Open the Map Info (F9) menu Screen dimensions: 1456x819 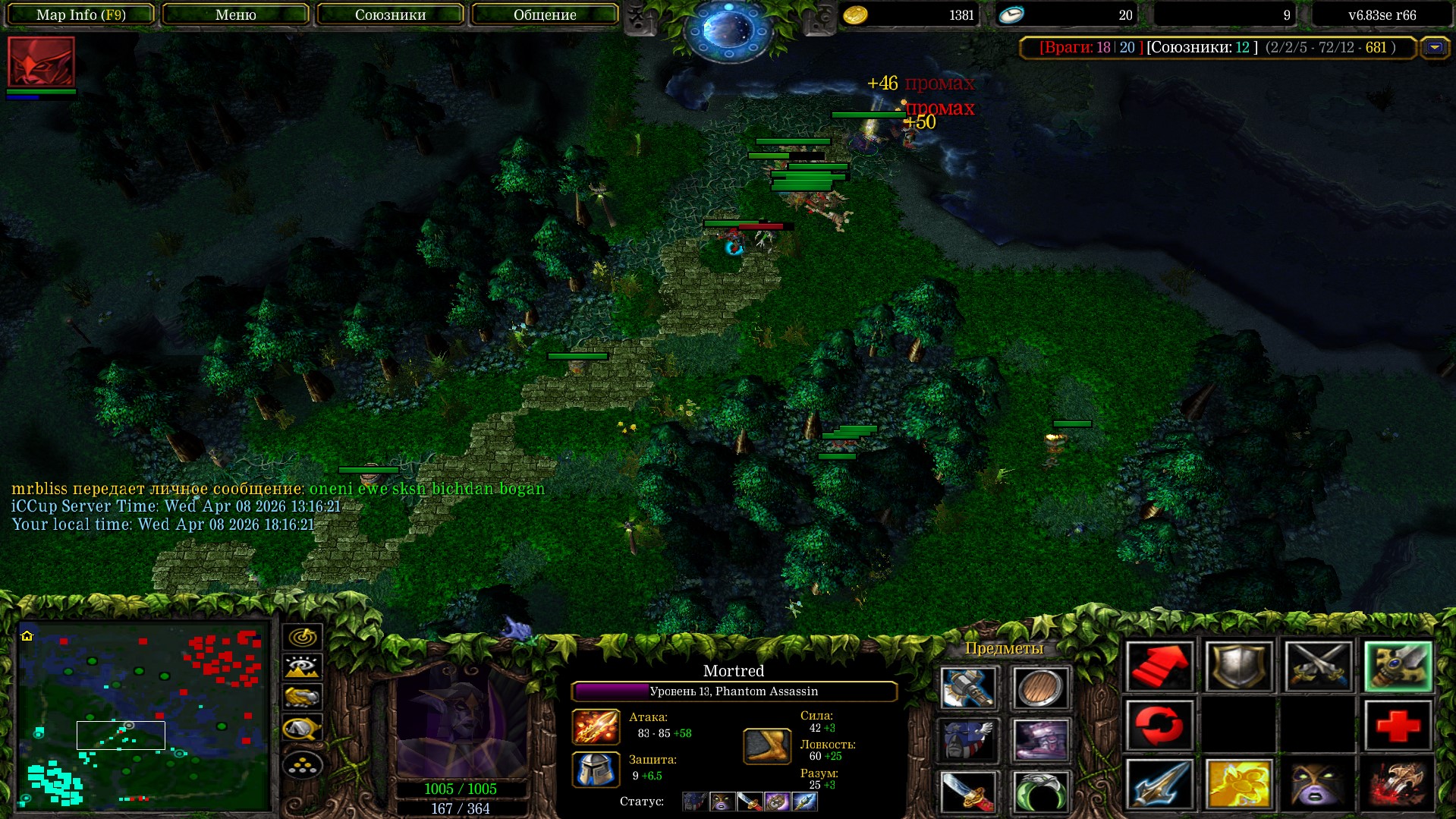pyautogui.click(x=80, y=14)
